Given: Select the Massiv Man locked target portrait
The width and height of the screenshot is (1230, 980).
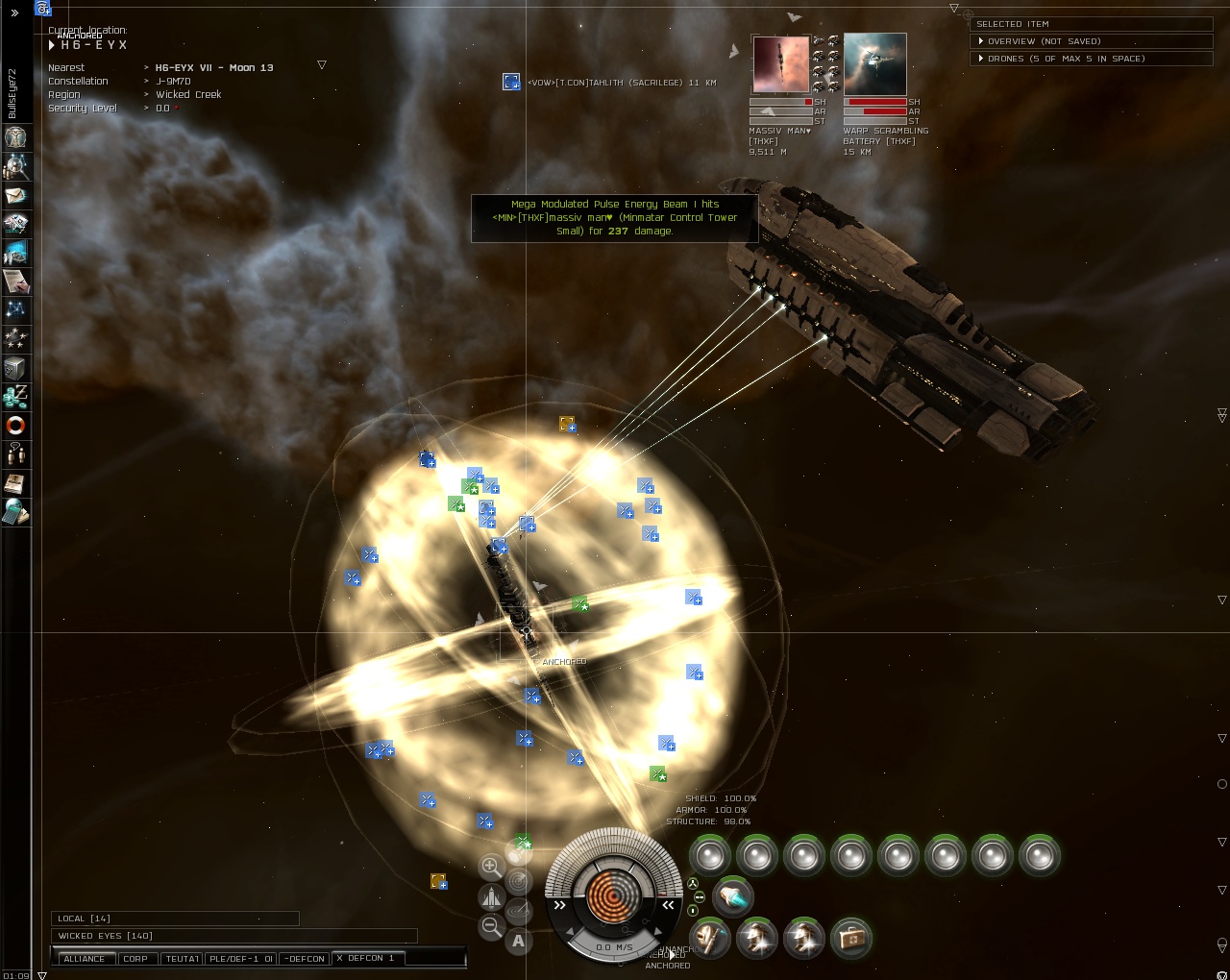Looking at the screenshot, I should coord(780,64).
